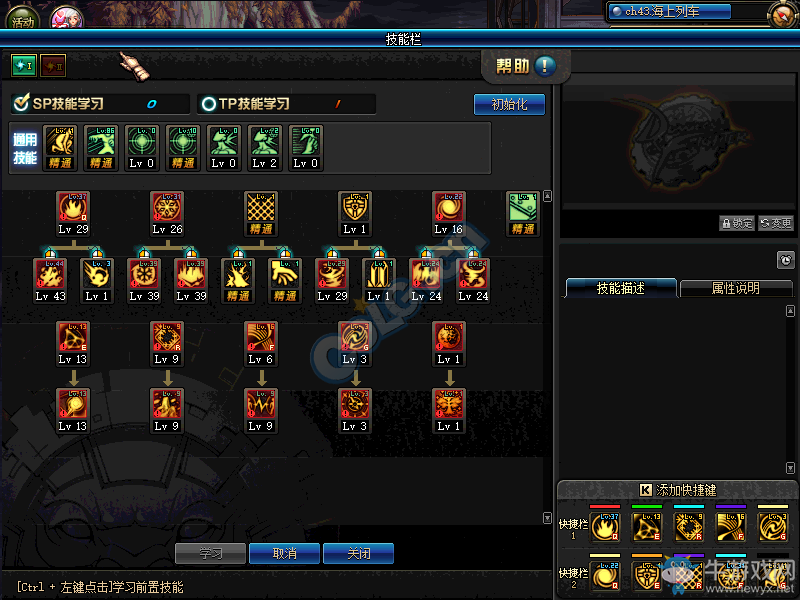800x600 pixels.
Task: Pick the Lv 26 skill icon
Action: click(x=167, y=207)
